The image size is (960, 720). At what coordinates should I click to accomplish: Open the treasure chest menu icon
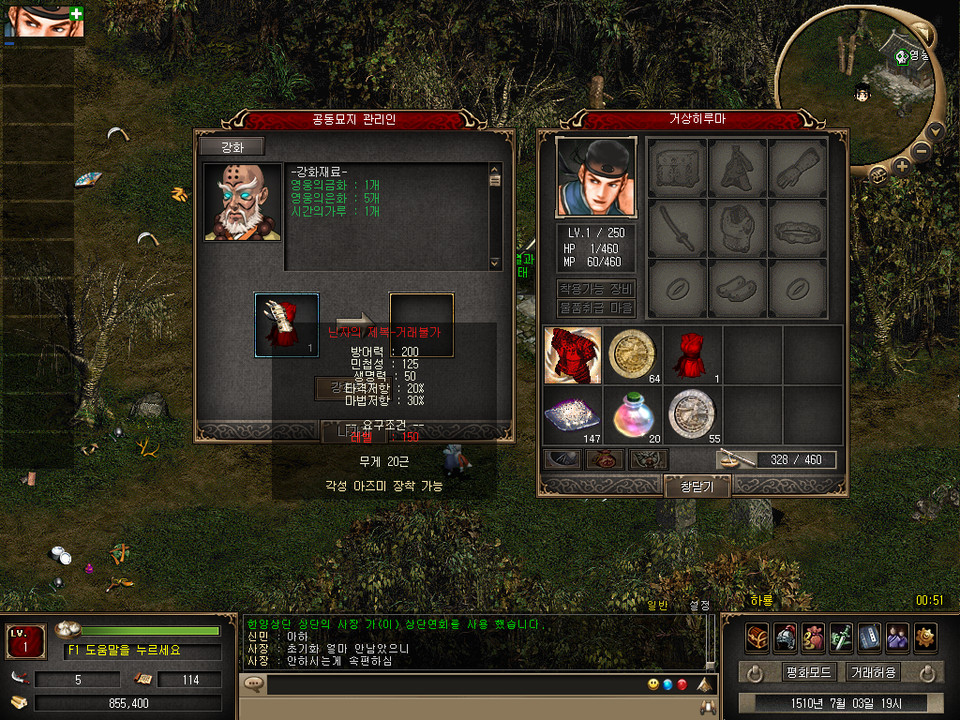(x=757, y=636)
